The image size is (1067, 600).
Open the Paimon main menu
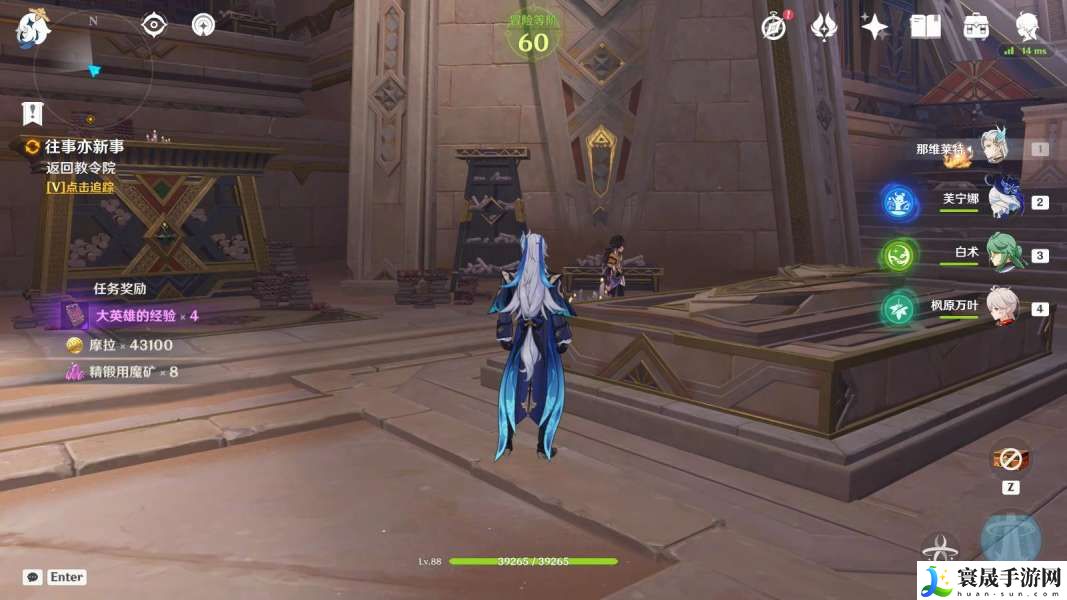tap(32, 30)
